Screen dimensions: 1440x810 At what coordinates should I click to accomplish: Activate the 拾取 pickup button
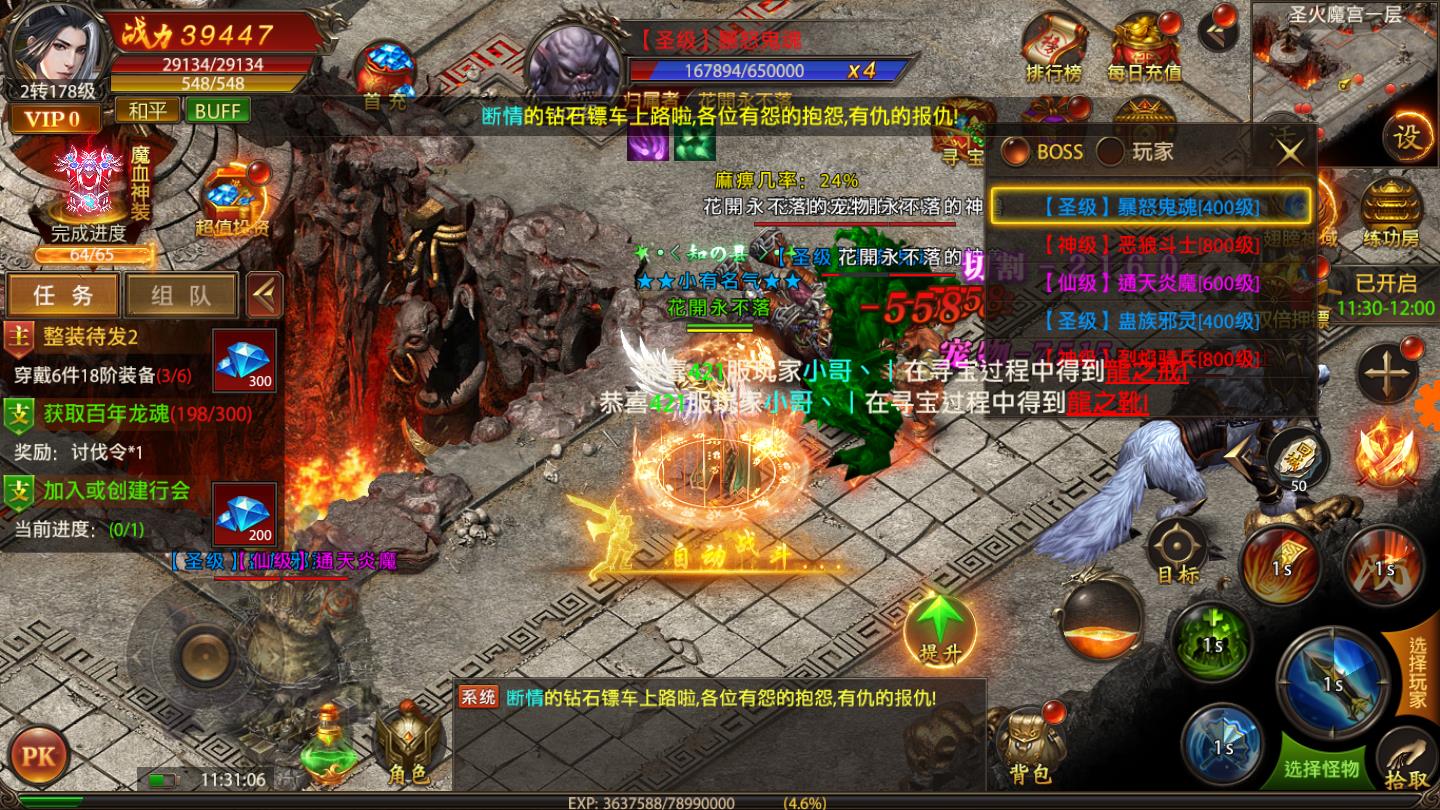pyautogui.click(x=1407, y=762)
